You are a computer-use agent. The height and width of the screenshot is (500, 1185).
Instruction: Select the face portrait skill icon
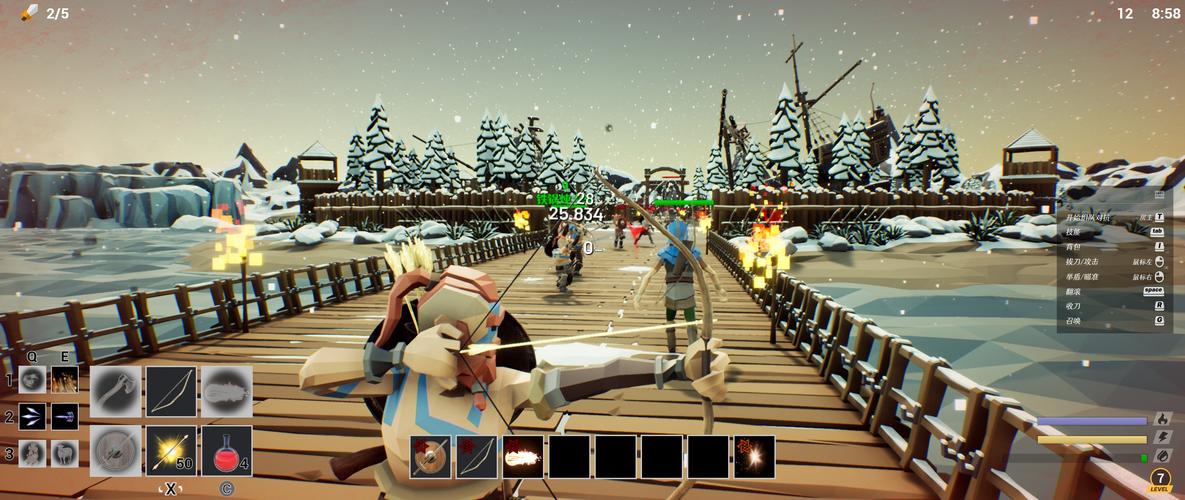pos(32,380)
